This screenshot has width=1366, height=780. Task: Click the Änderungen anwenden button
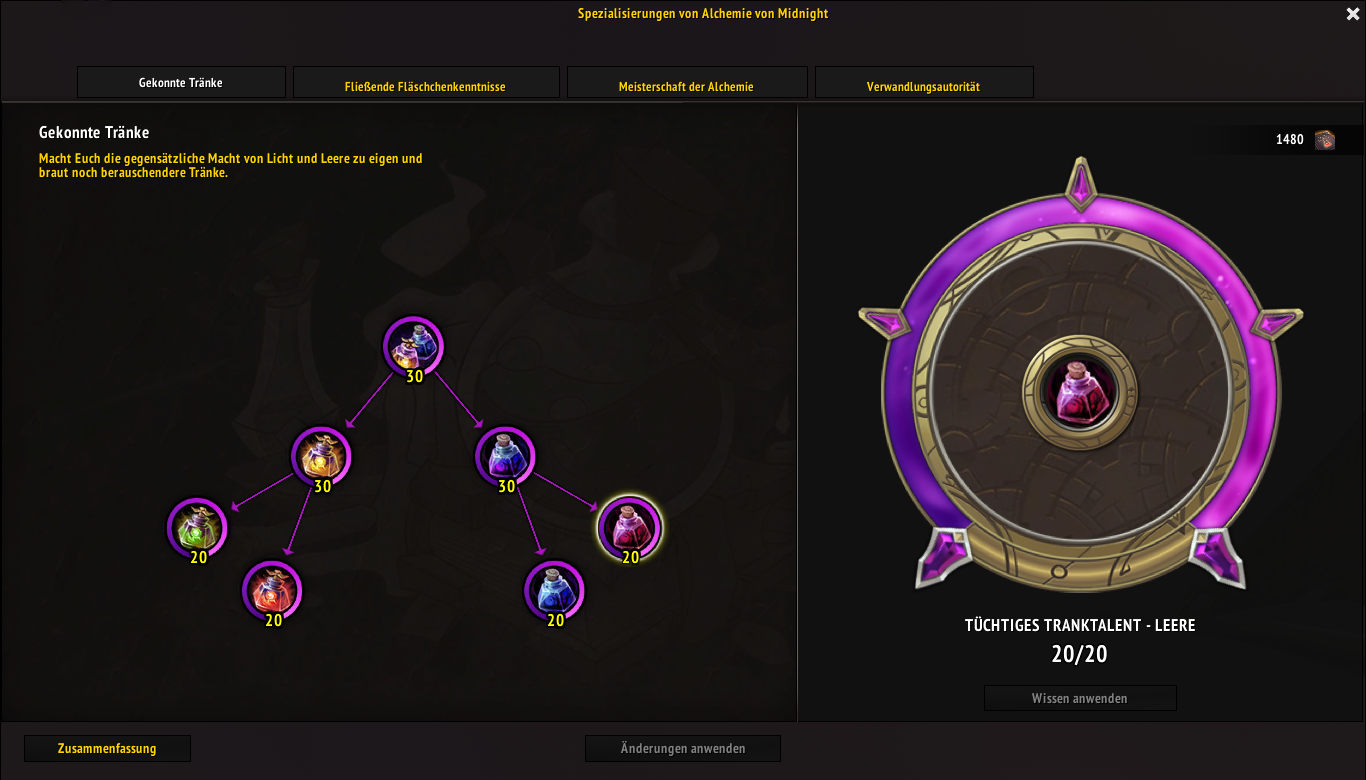(682, 748)
